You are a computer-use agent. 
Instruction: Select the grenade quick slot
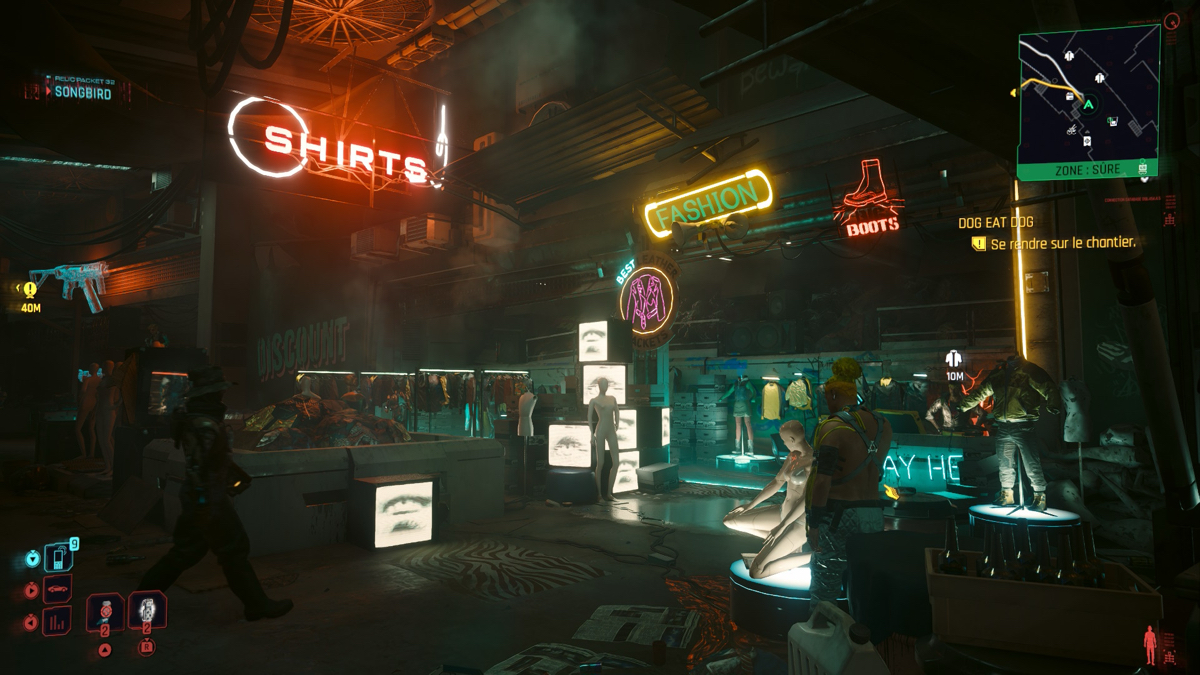pos(147,610)
